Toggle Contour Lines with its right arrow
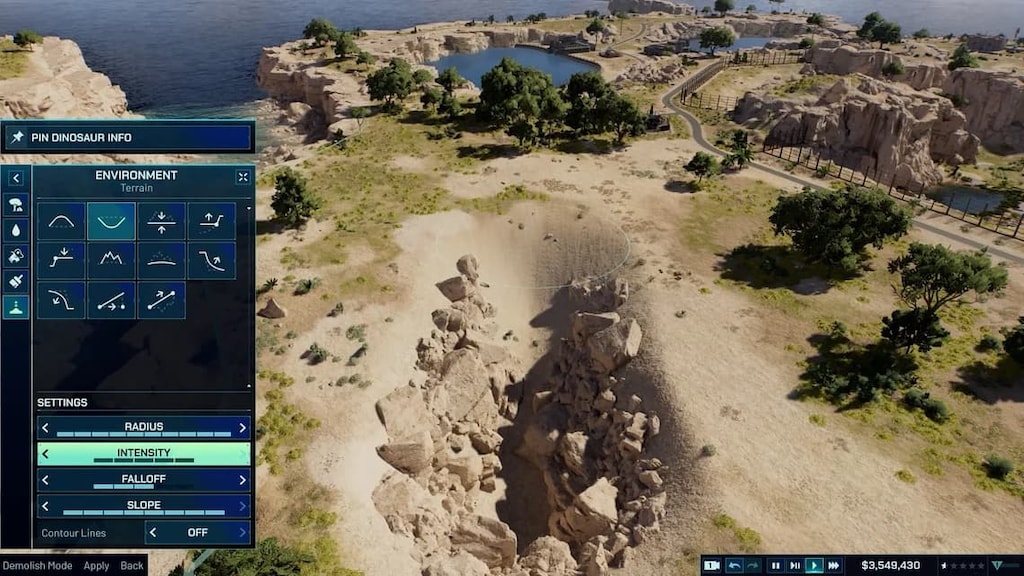This screenshot has width=1024, height=576. tap(242, 532)
